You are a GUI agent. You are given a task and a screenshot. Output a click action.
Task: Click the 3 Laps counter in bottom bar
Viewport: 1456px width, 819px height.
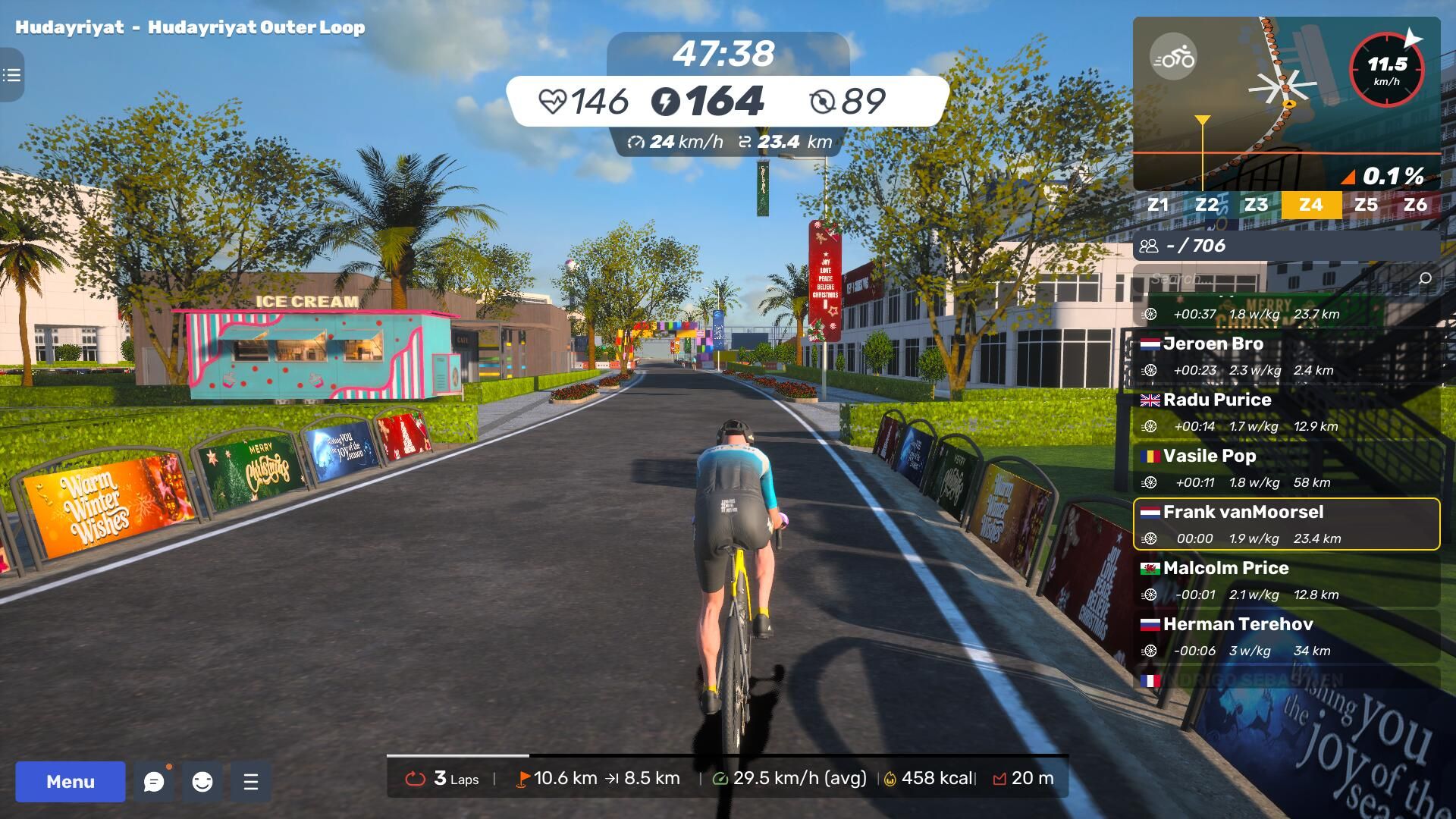point(443,778)
